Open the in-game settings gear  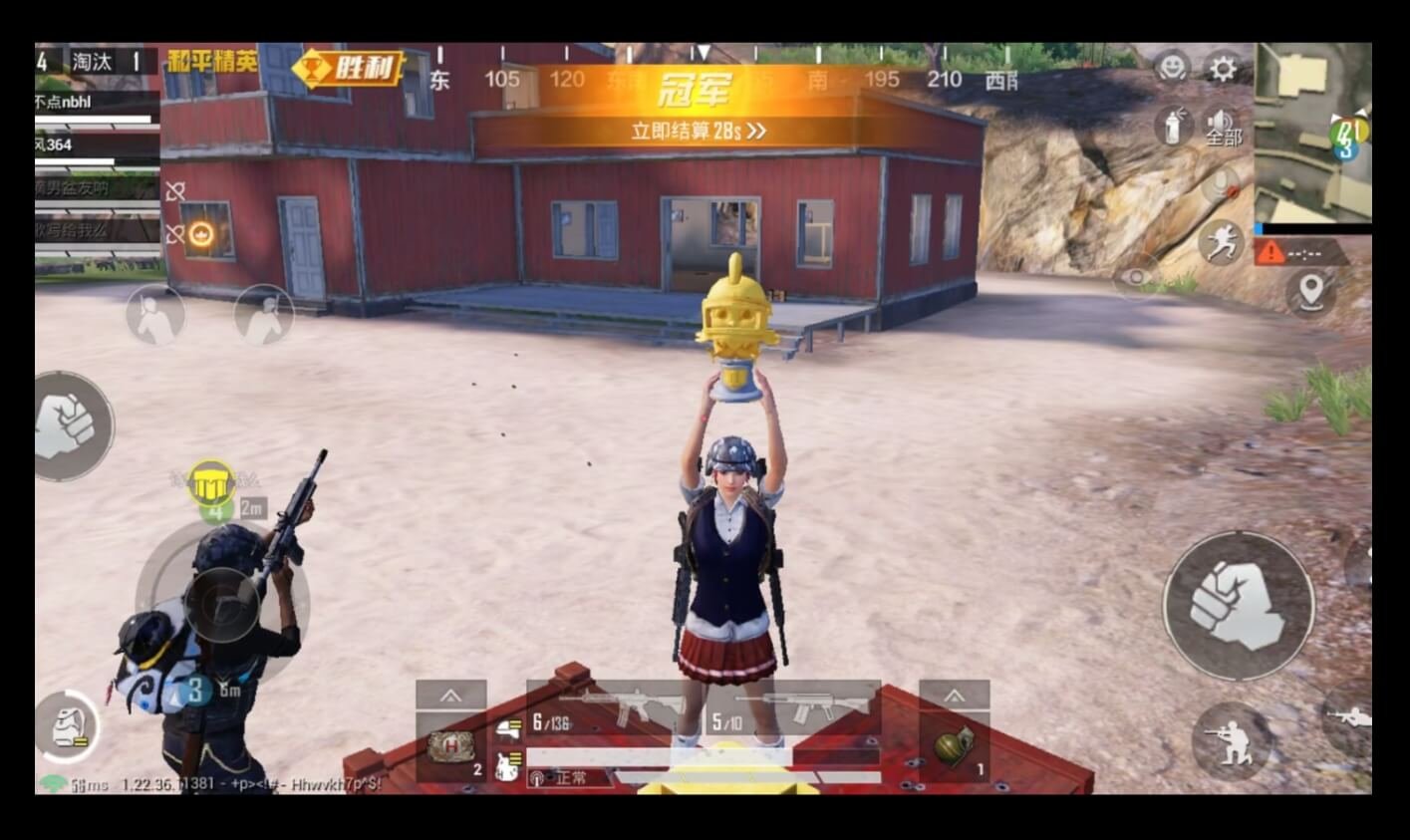pos(1223,69)
